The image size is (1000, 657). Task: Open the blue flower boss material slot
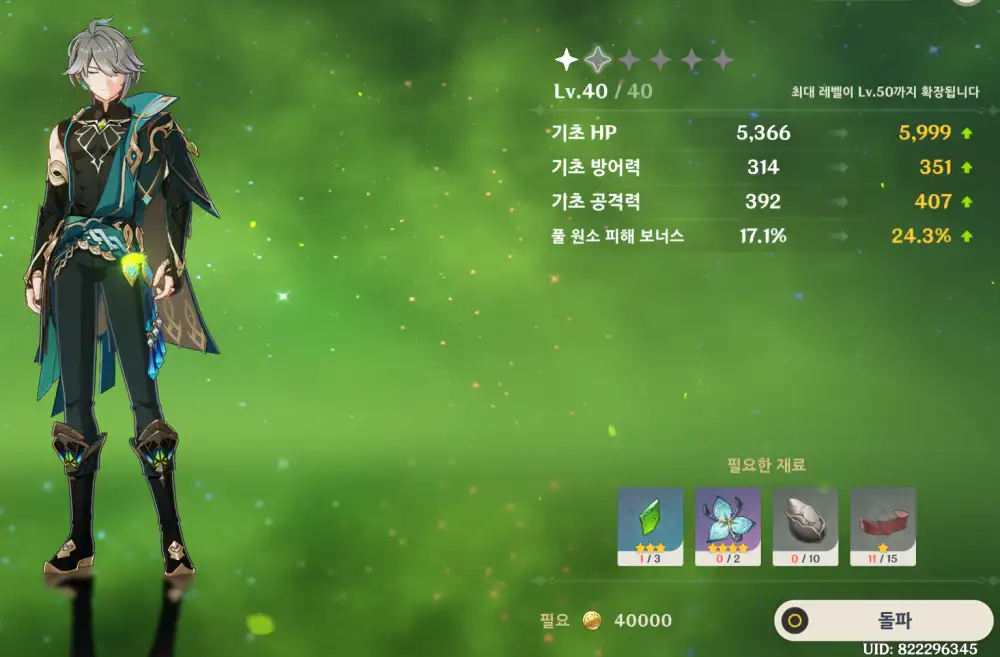click(727, 526)
